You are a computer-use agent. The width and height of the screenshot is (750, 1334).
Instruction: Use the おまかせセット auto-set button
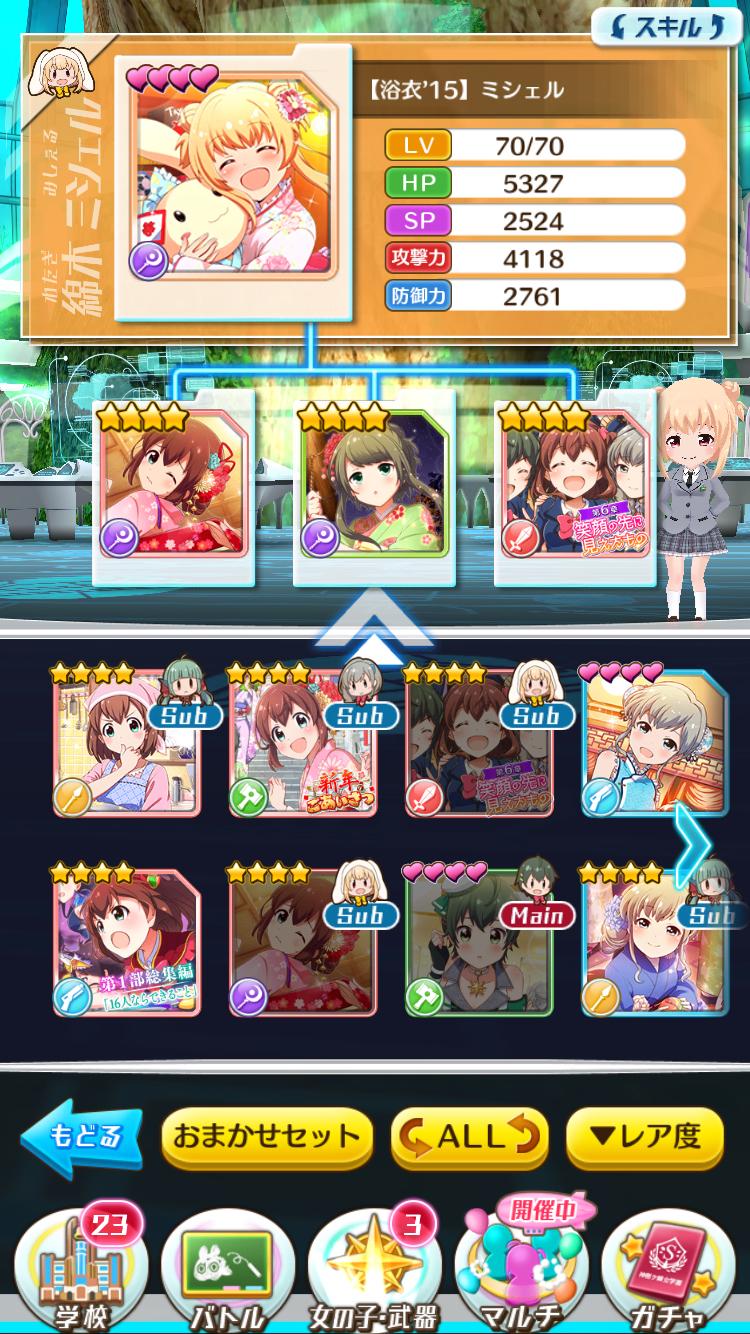coord(266,1137)
